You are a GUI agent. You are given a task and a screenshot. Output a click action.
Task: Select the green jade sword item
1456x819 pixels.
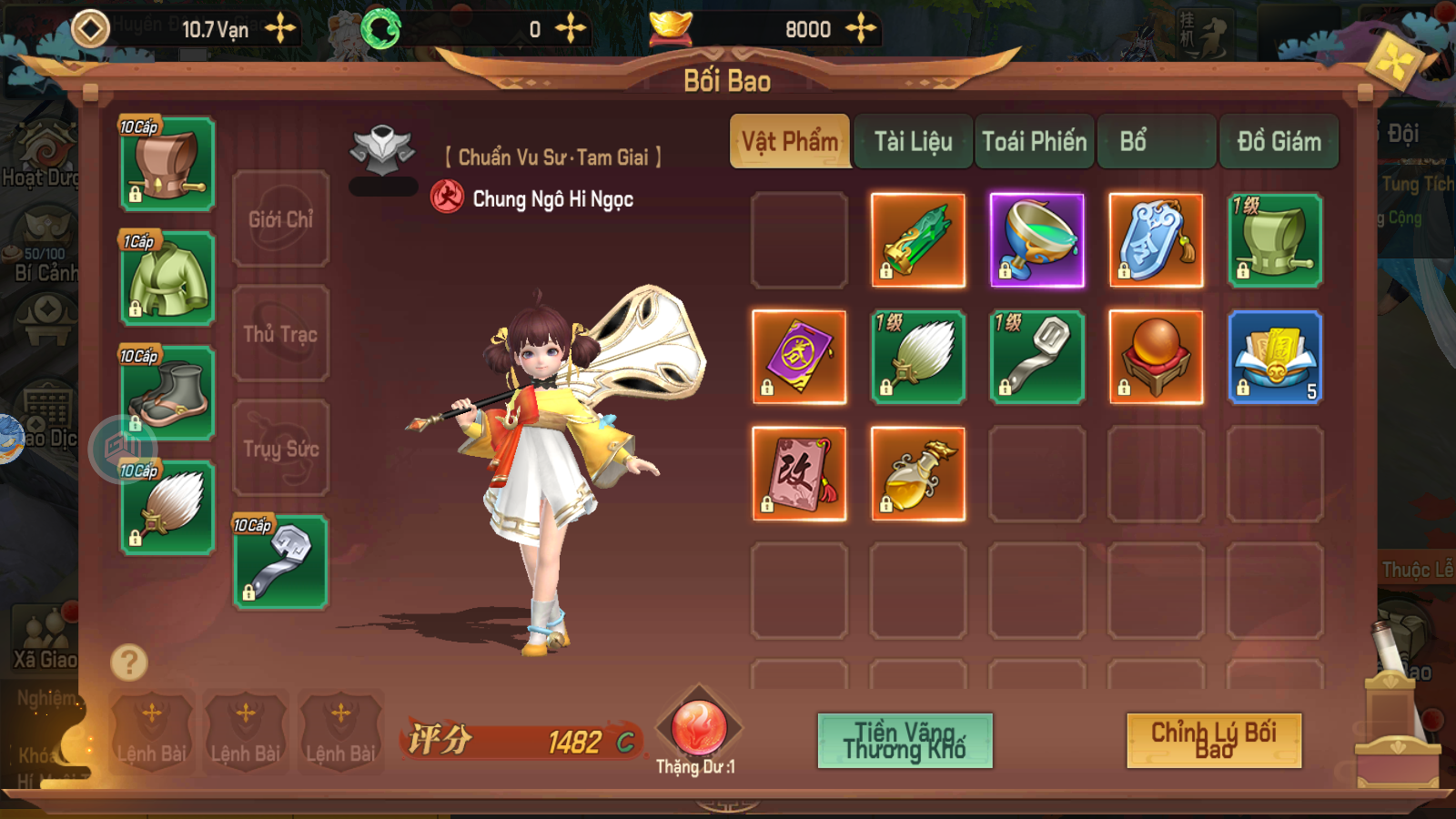pyautogui.click(x=918, y=241)
